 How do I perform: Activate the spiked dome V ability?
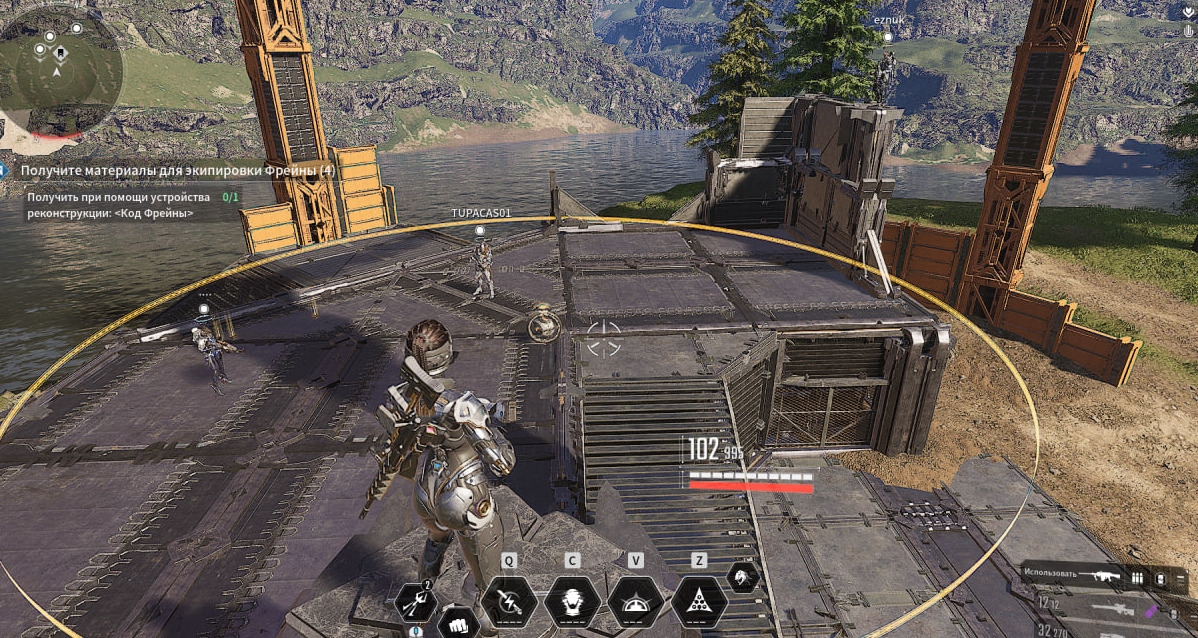635,602
